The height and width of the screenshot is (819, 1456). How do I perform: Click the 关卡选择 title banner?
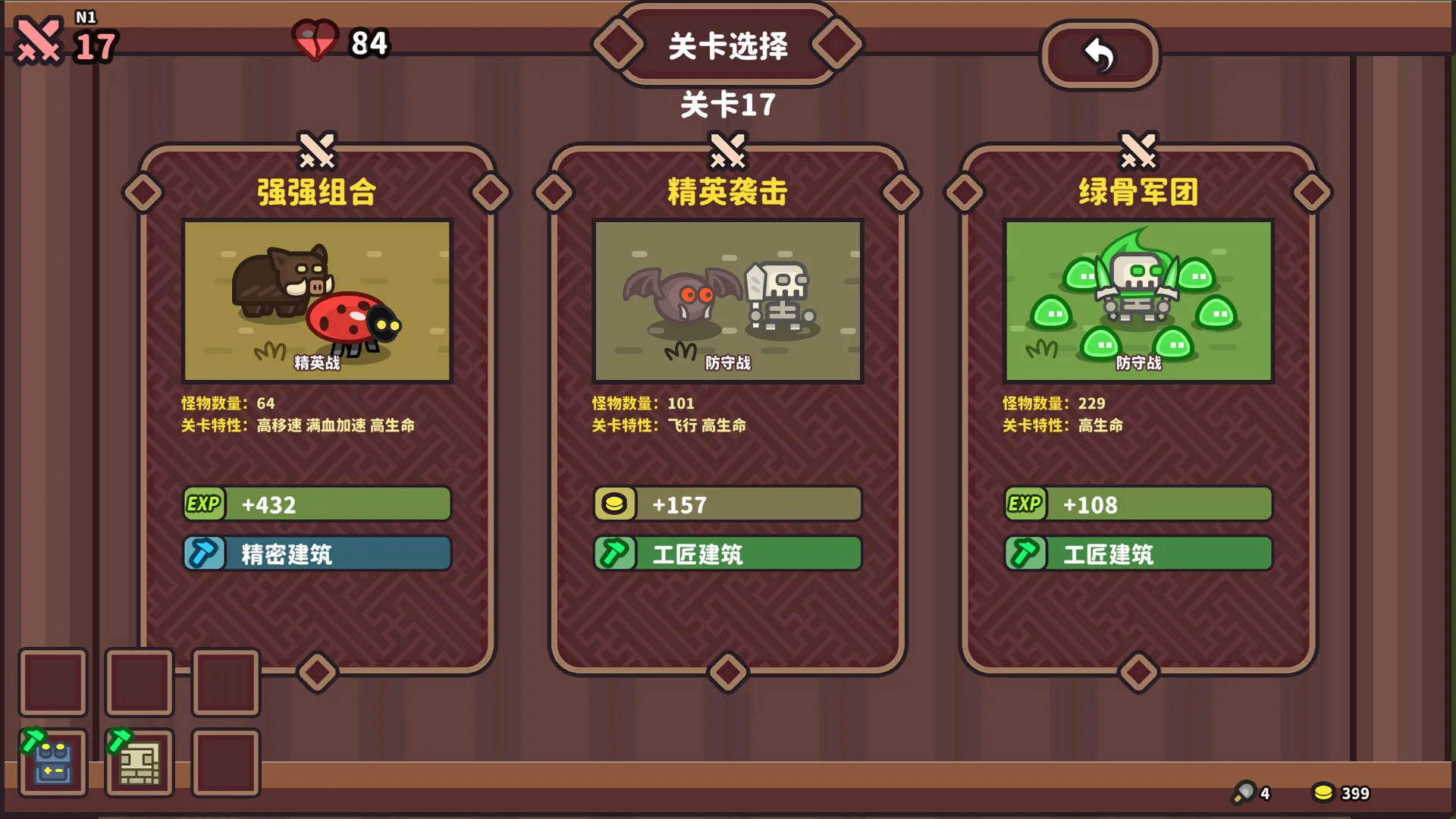[x=727, y=44]
